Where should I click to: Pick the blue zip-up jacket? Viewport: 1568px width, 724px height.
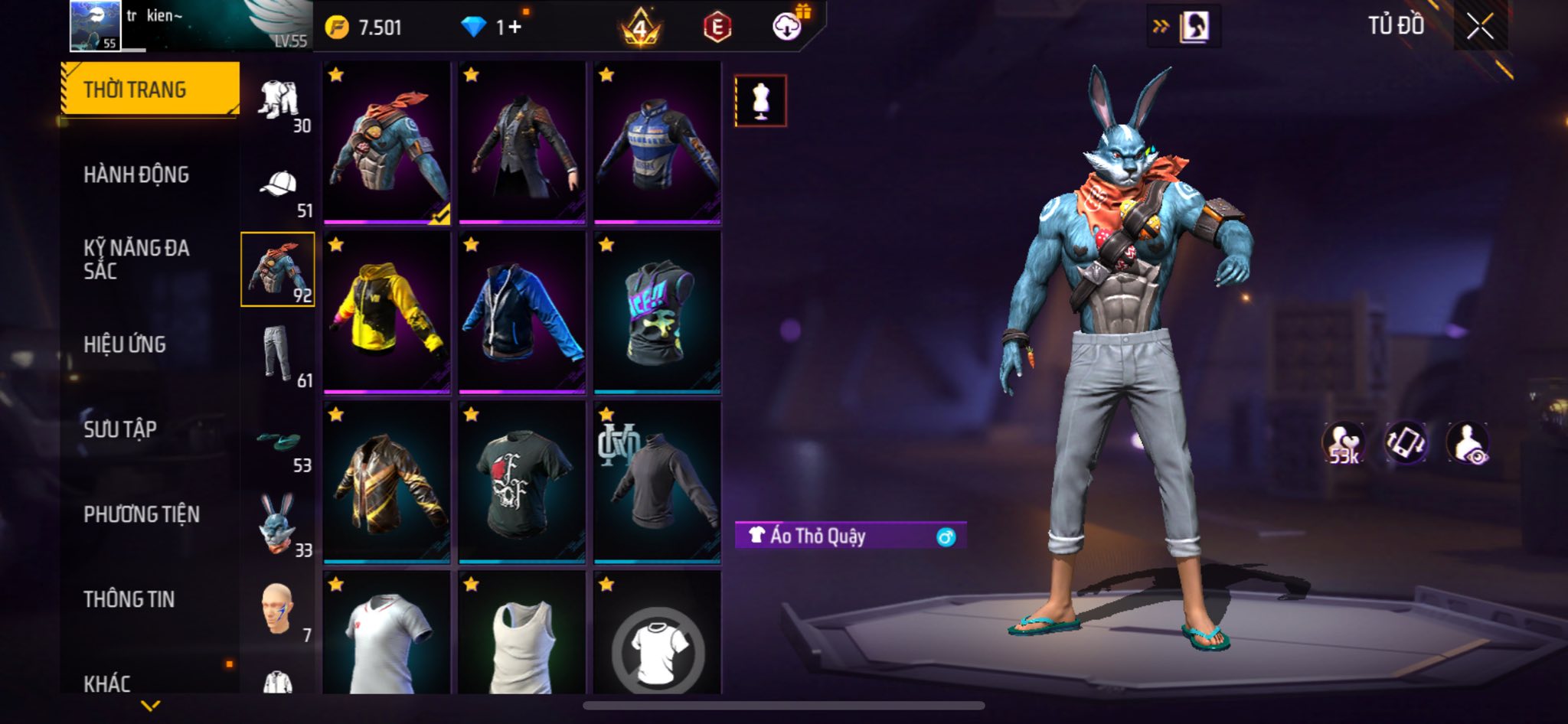[x=522, y=312]
